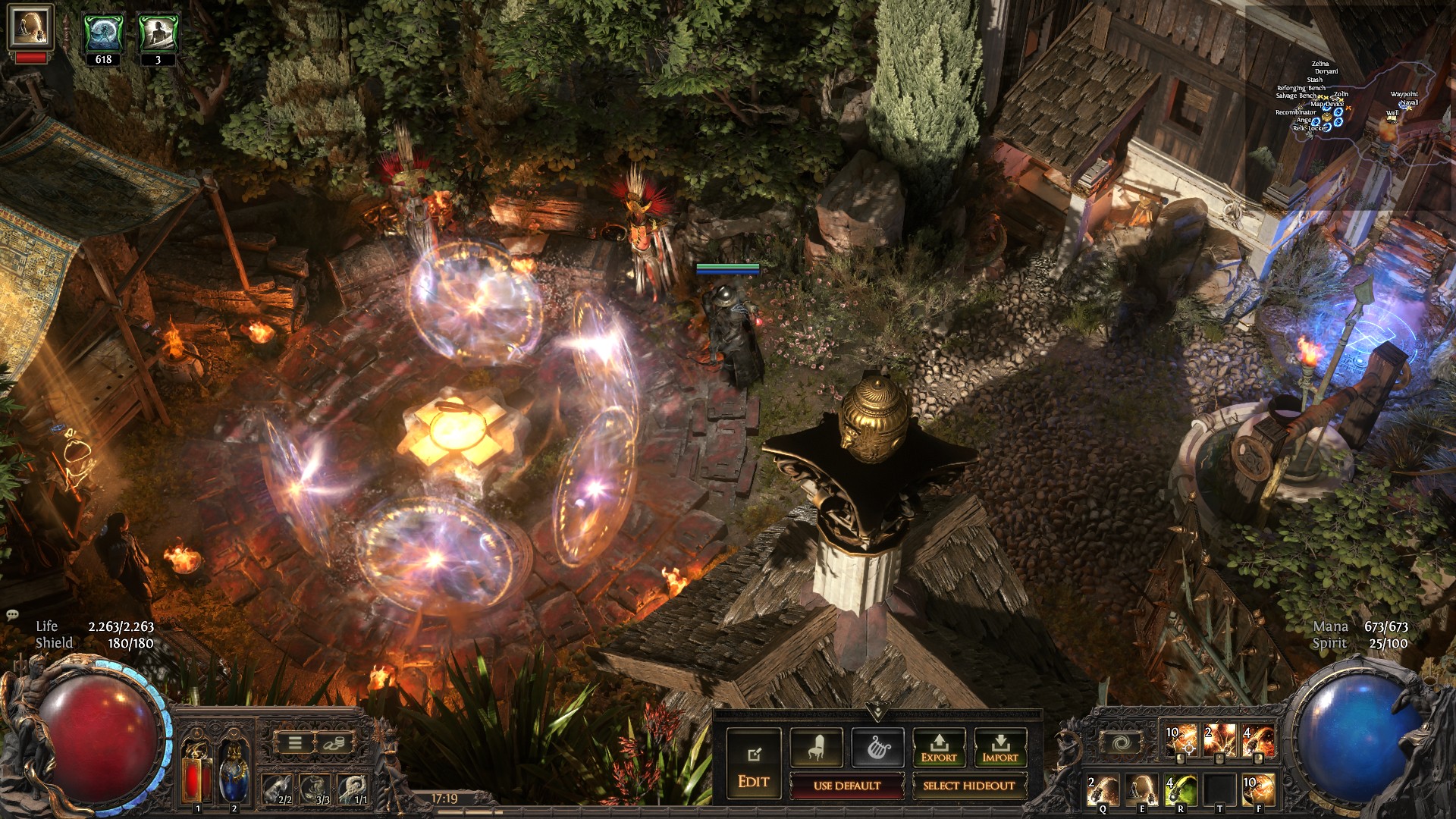Collapse the hideout panel with the arrow
Viewport: 1456px width, 819px height.
tap(877, 711)
